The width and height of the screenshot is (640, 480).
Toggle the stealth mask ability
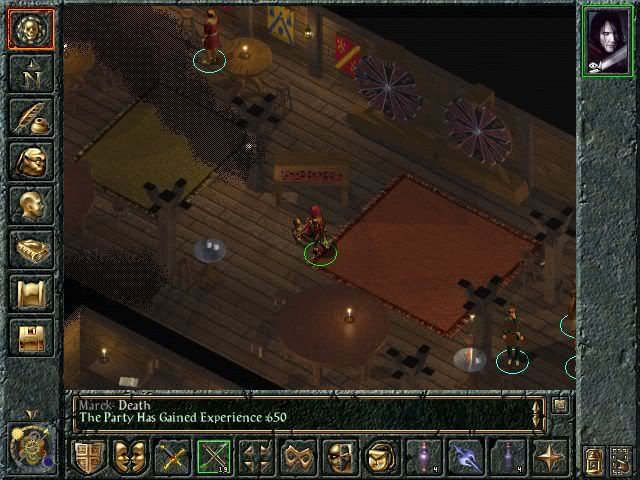click(338, 457)
